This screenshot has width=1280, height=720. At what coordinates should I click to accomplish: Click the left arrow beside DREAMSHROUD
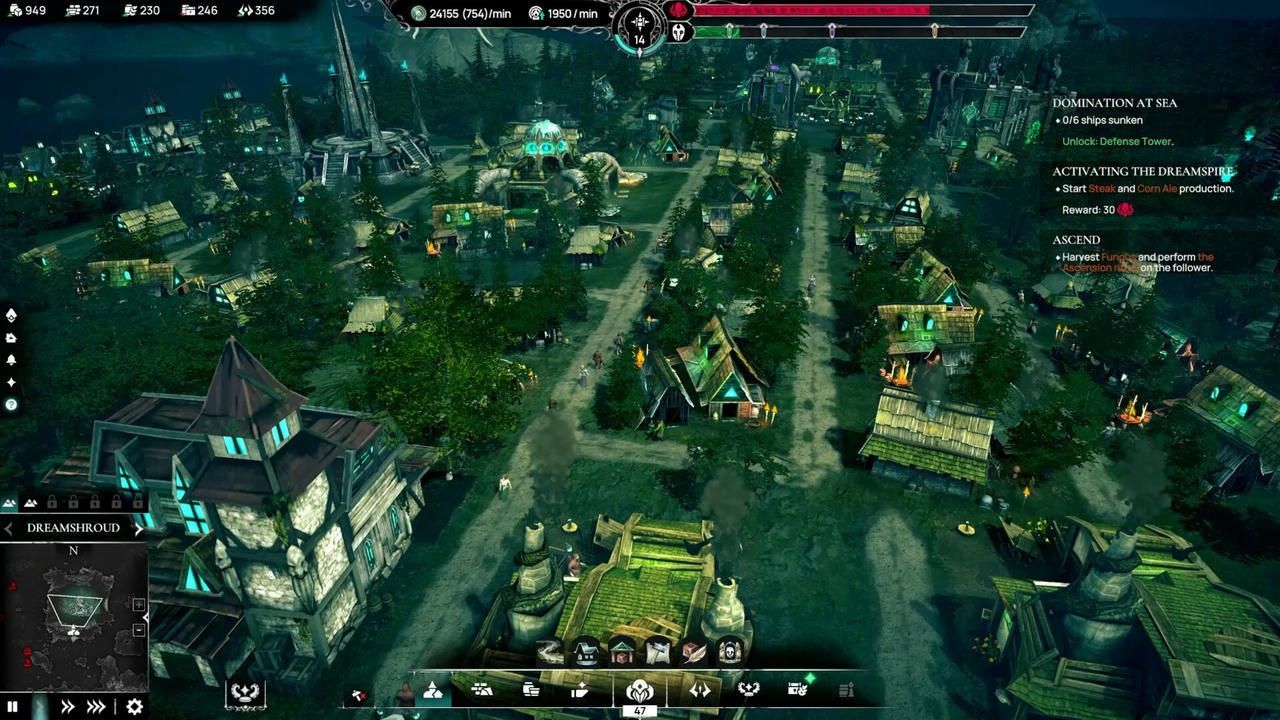pos(6,527)
